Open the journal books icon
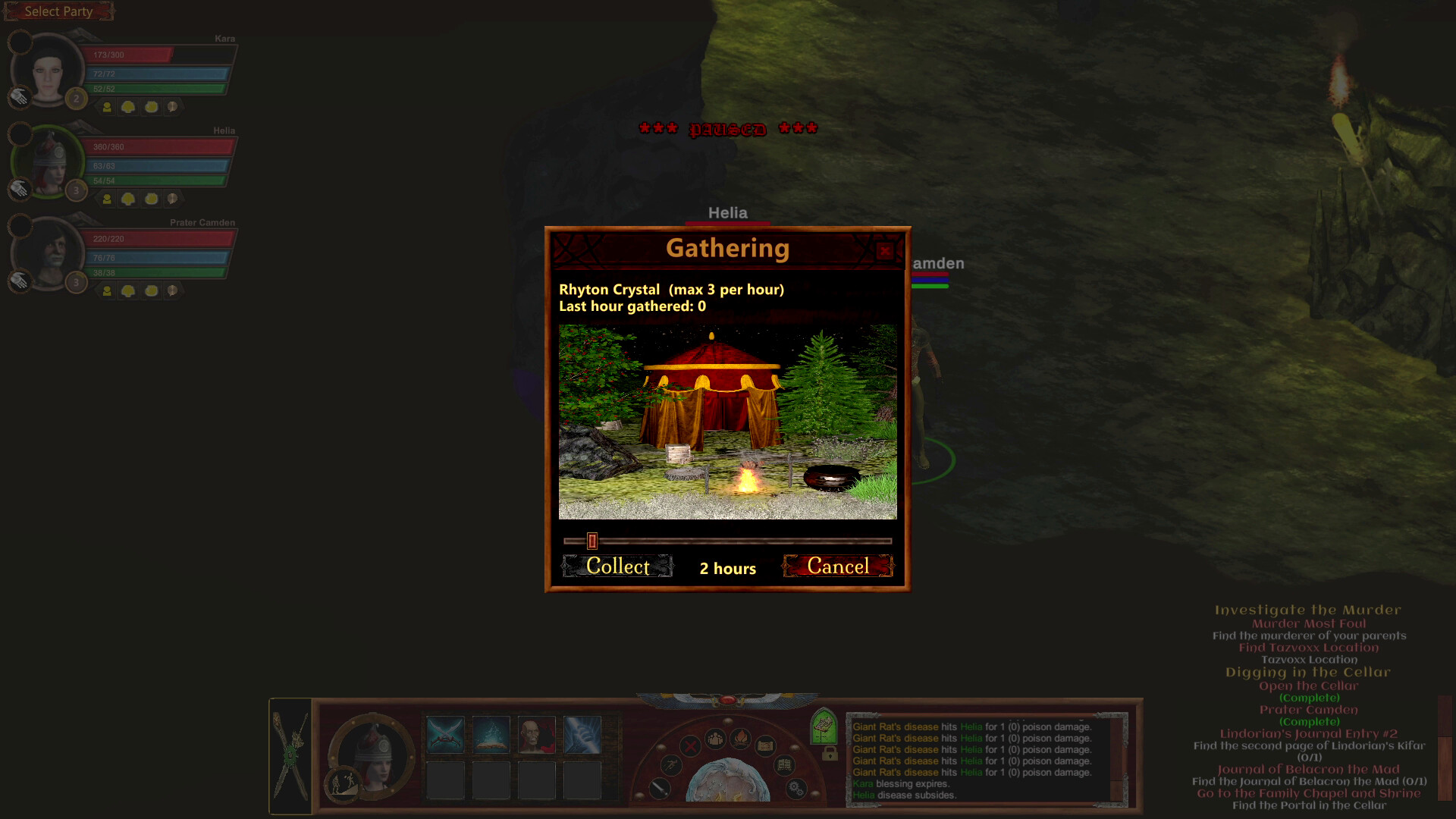Image resolution: width=1456 pixels, height=819 pixels. [784, 765]
